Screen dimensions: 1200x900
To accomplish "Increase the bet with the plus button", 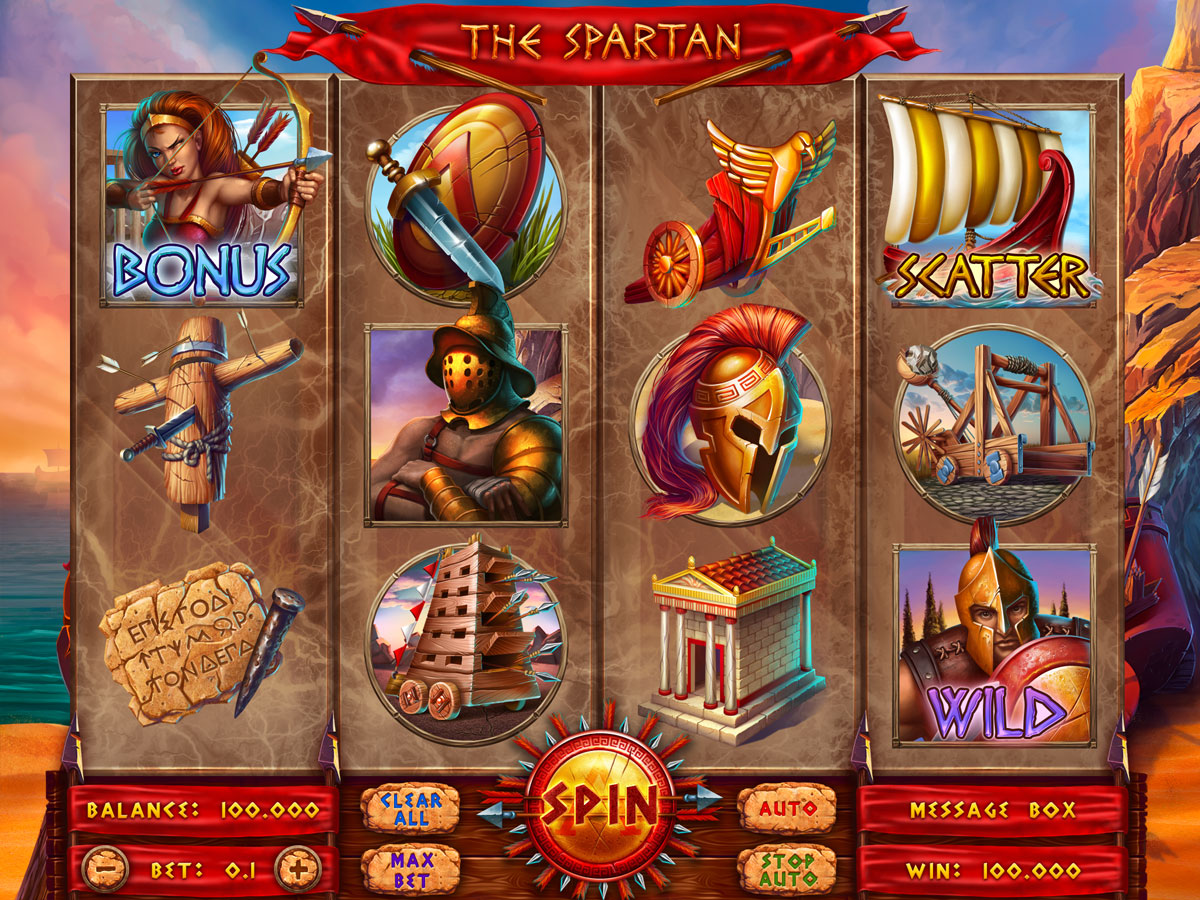I will pos(297,869).
